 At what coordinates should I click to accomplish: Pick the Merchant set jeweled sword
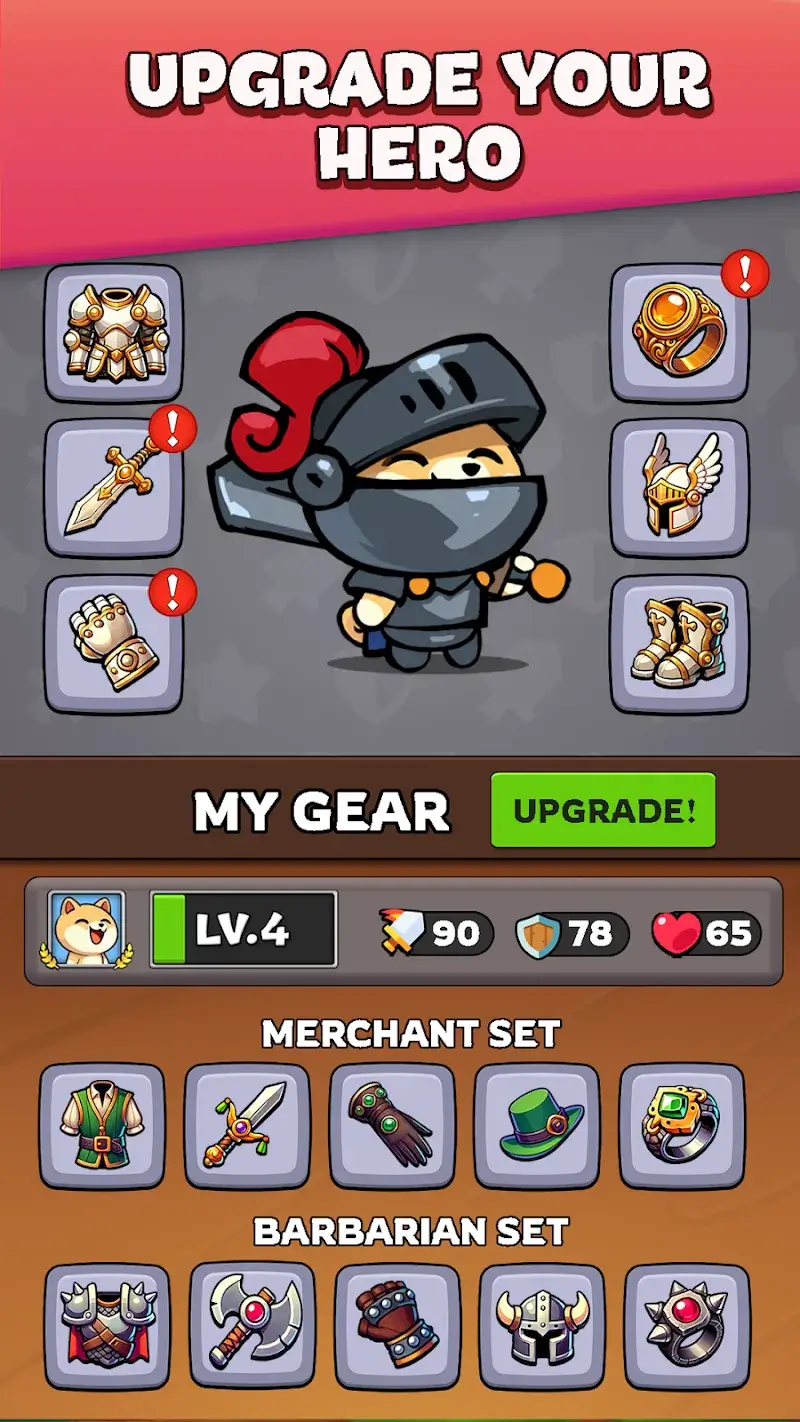coord(247,1125)
